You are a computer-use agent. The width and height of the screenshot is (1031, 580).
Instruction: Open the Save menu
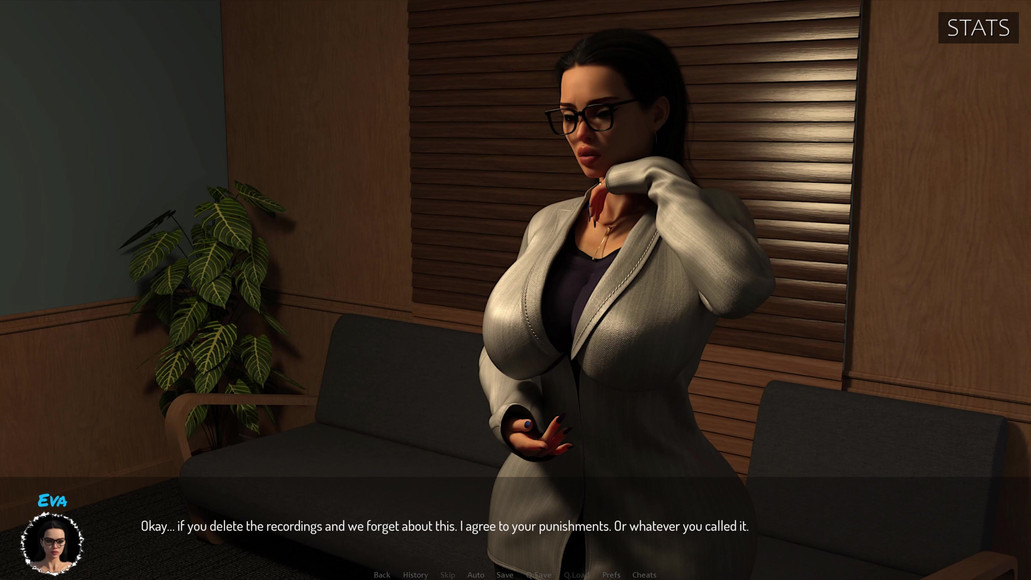click(x=505, y=575)
